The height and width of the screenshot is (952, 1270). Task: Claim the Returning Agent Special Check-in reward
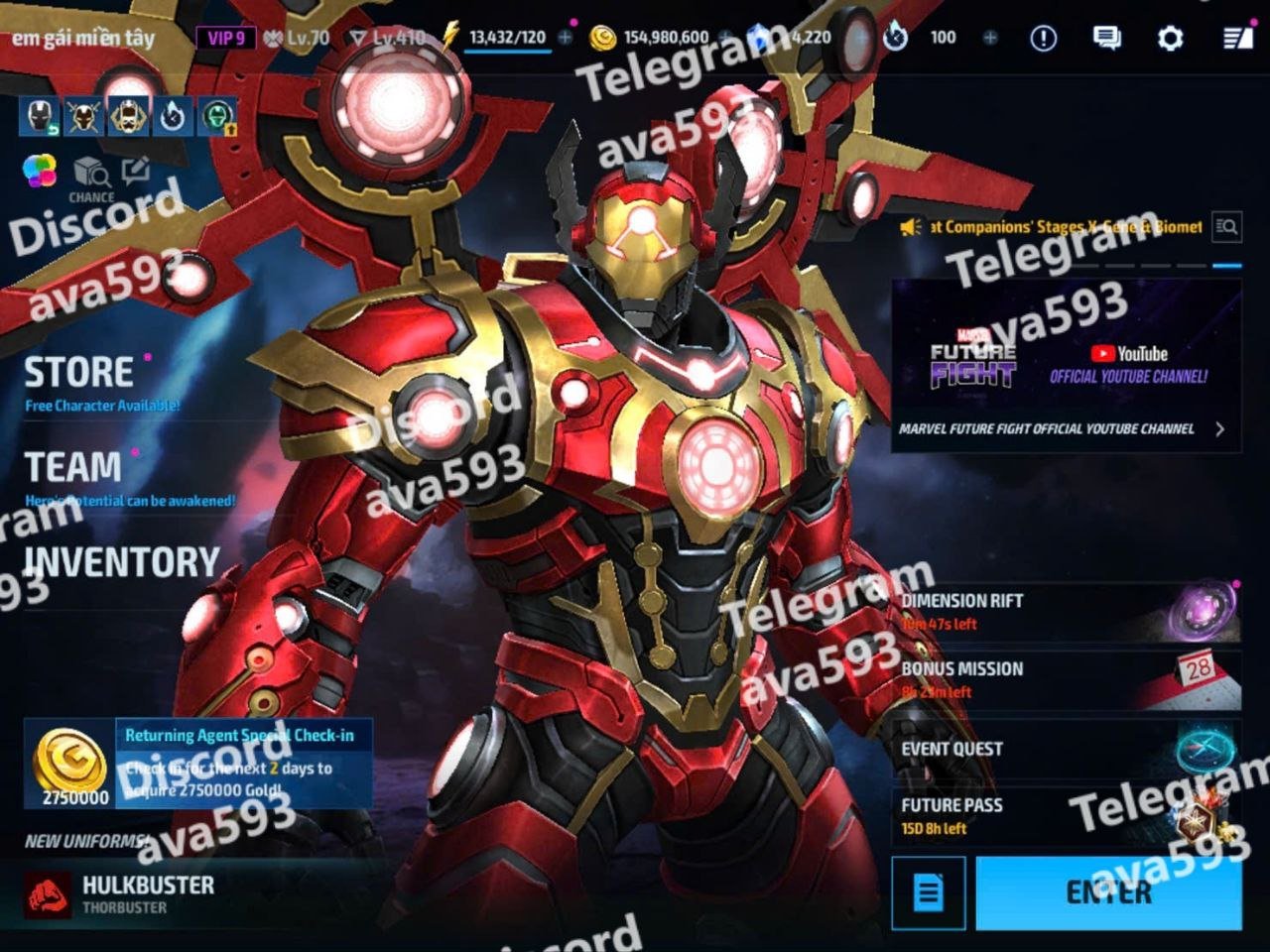198,764
